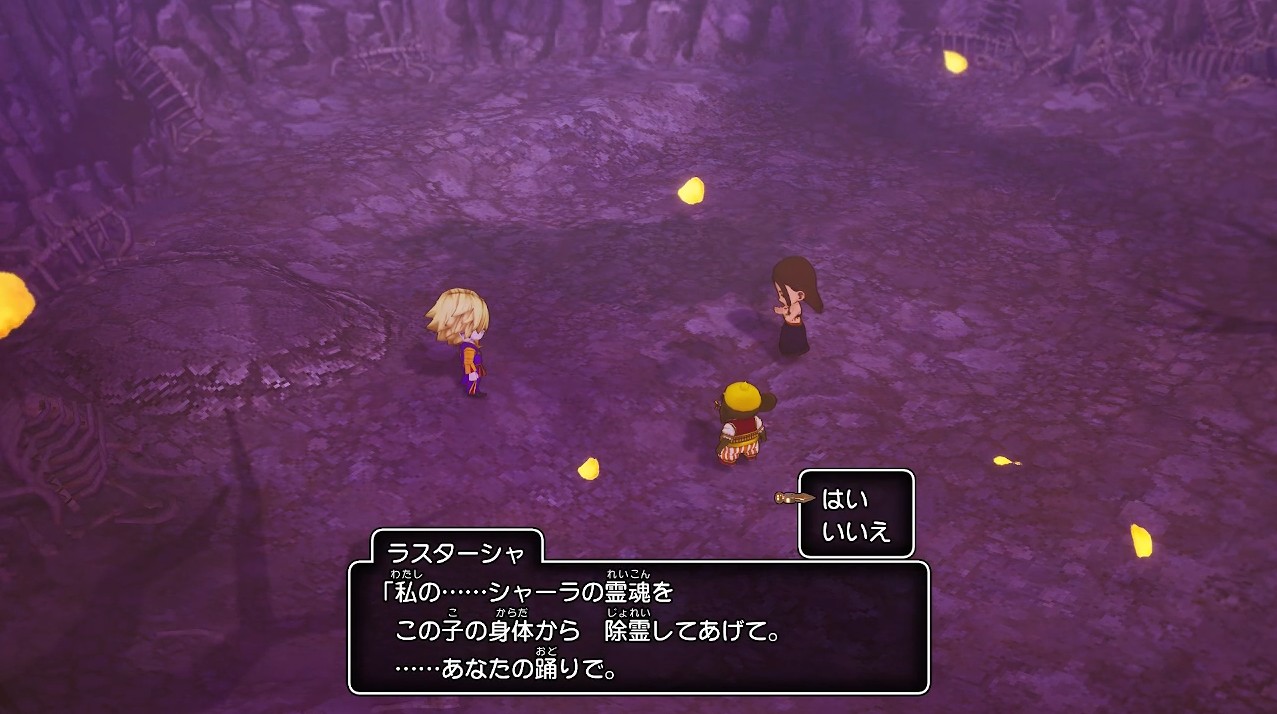Select the いいえ (No) reply
Viewport: 1277px width, 714px height.
click(856, 531)
